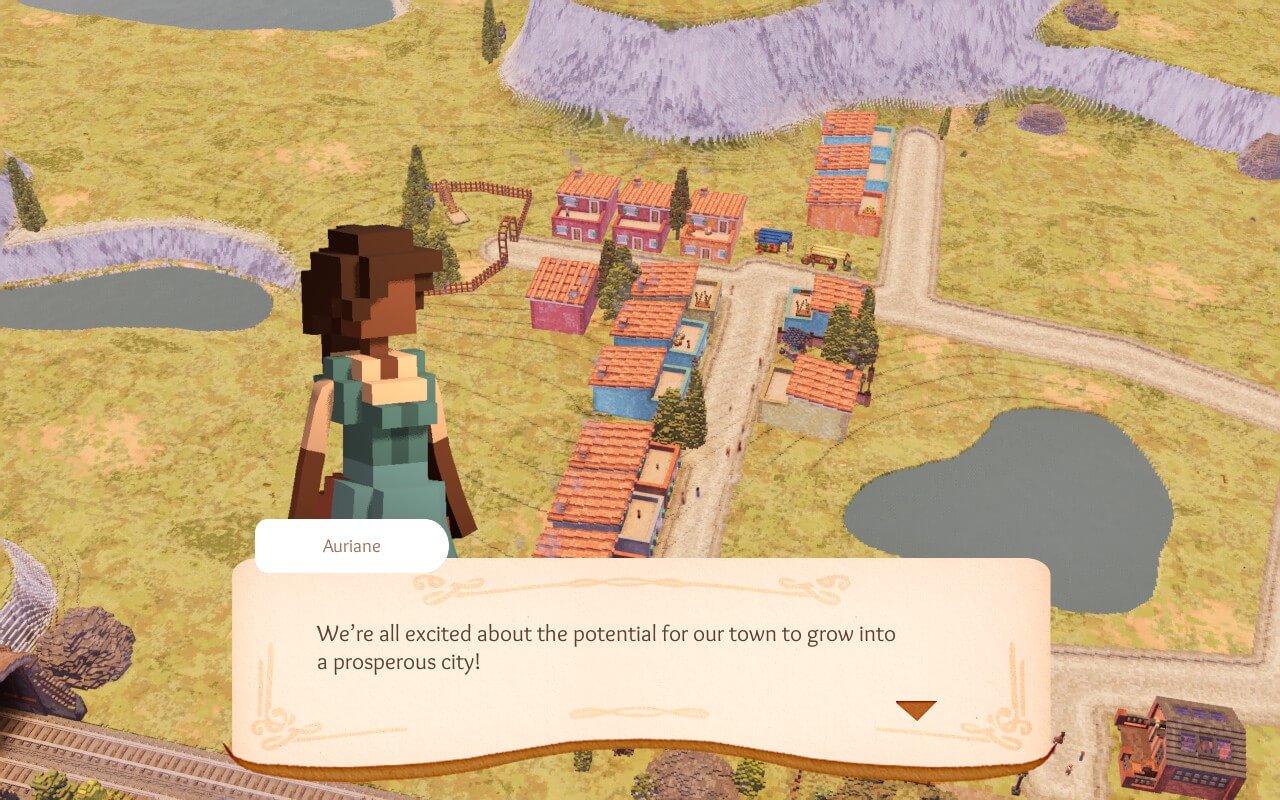
Task: Advance dialogue with the down arrow
Action: click(x=915, y=709)
